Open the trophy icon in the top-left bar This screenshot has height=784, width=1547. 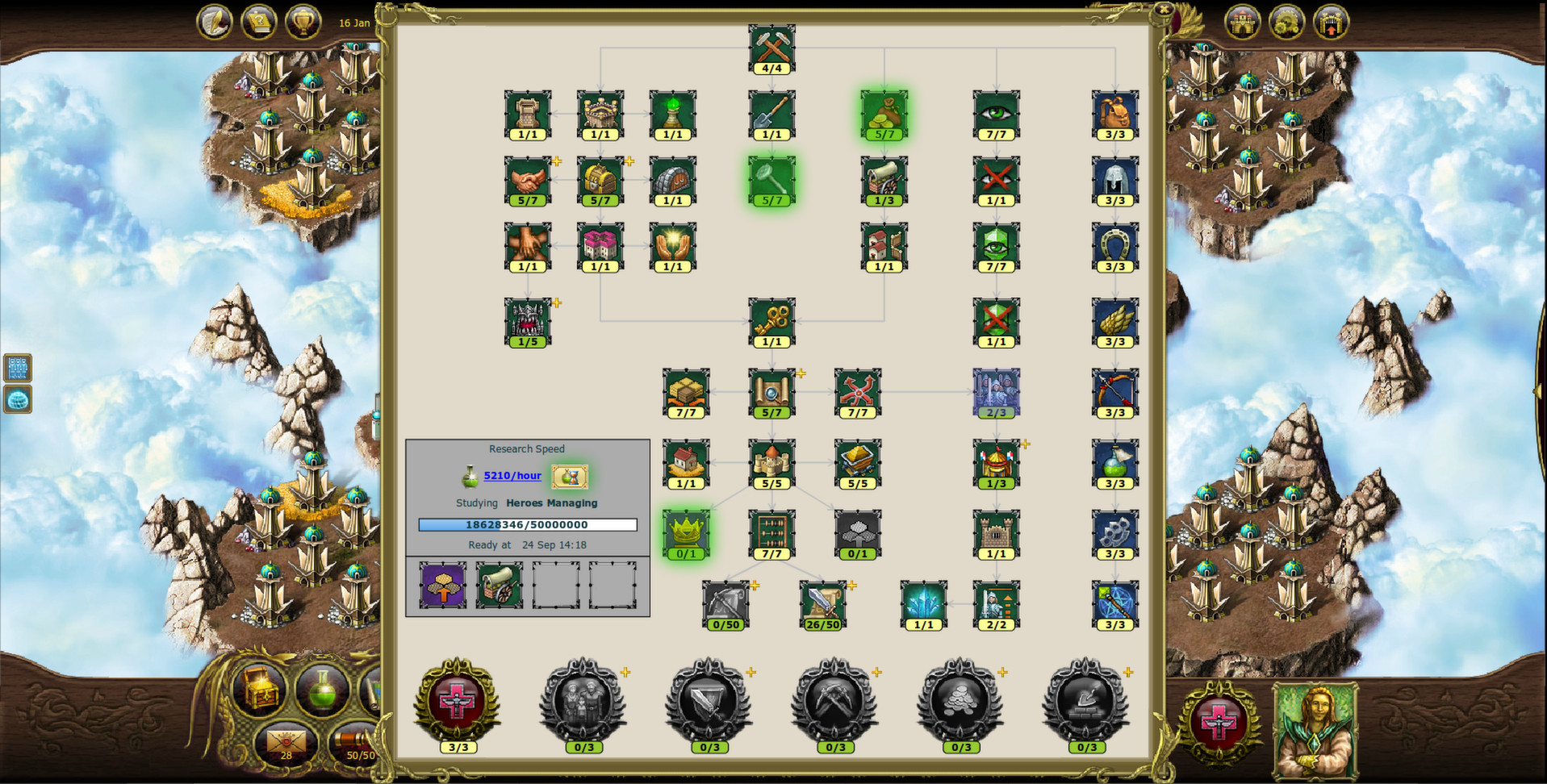303,22
